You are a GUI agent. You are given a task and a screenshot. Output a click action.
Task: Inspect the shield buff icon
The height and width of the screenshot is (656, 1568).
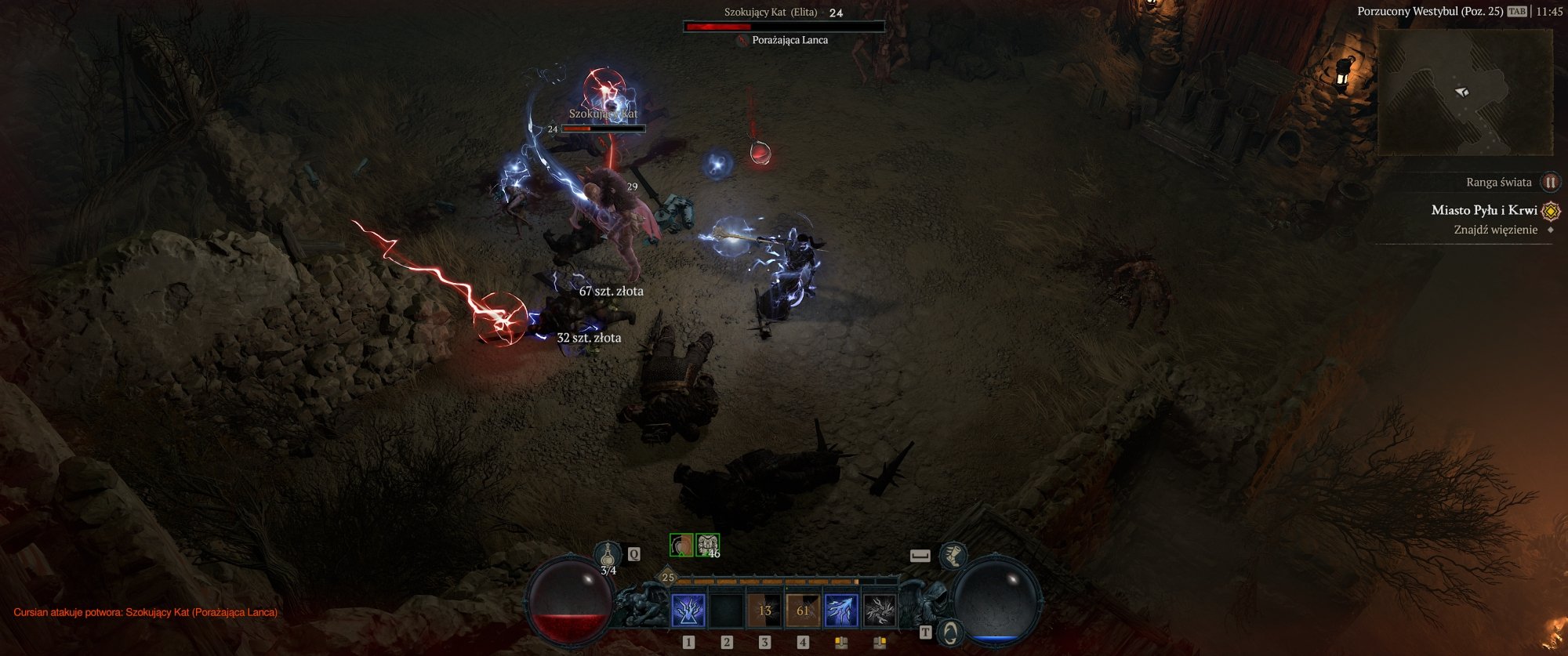[x=681, y=545]
